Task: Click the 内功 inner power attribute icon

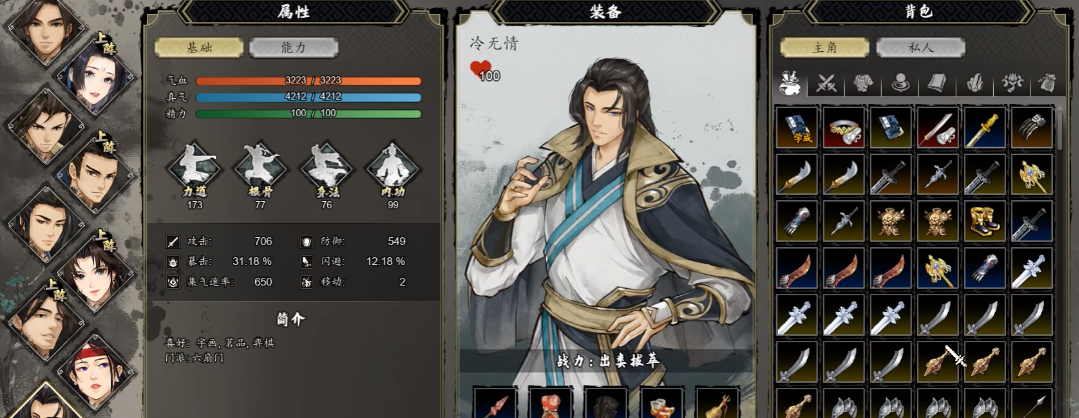Action: point(392,170)
